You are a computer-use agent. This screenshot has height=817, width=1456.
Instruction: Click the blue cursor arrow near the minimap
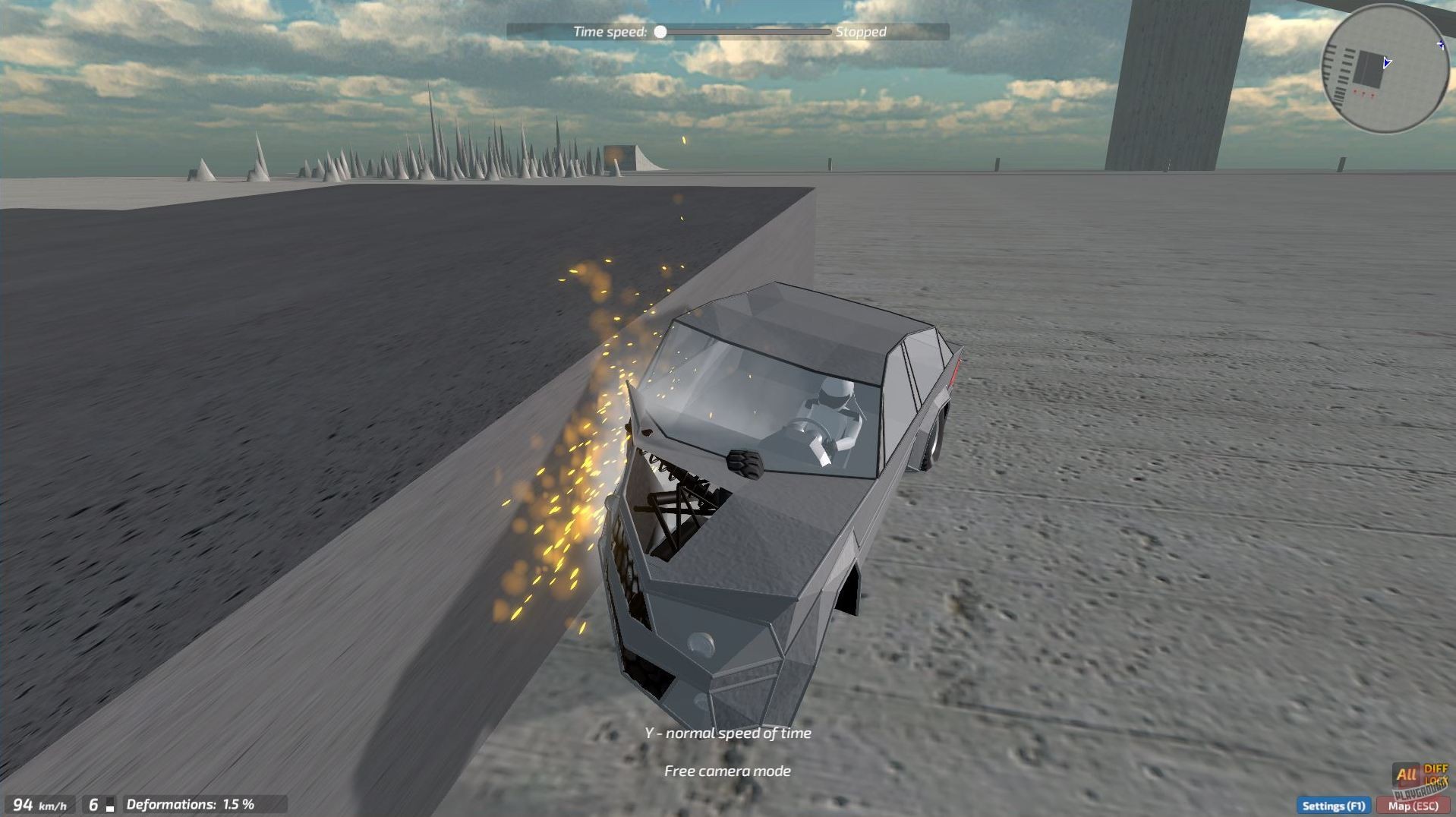(1441, 44)
